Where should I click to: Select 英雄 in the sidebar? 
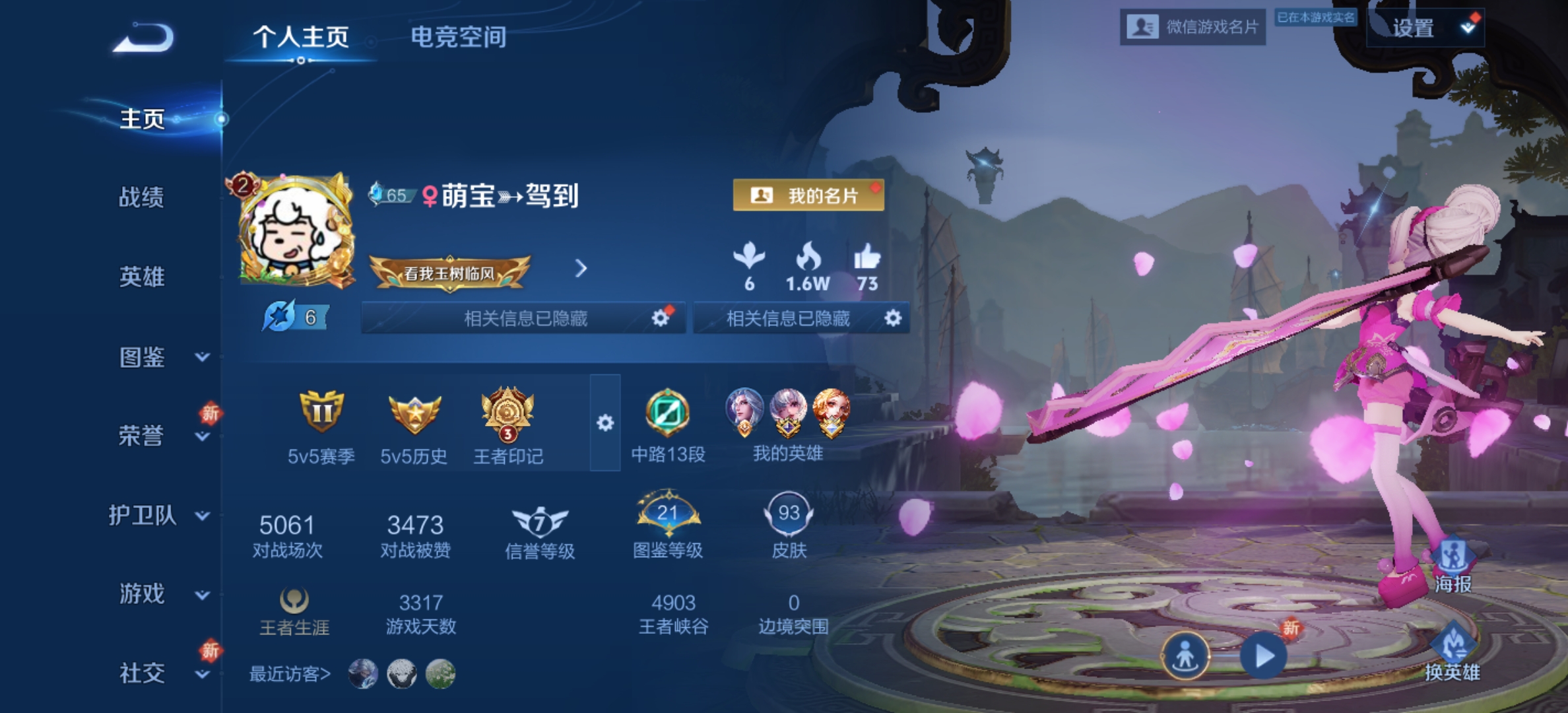coord(141,277)
